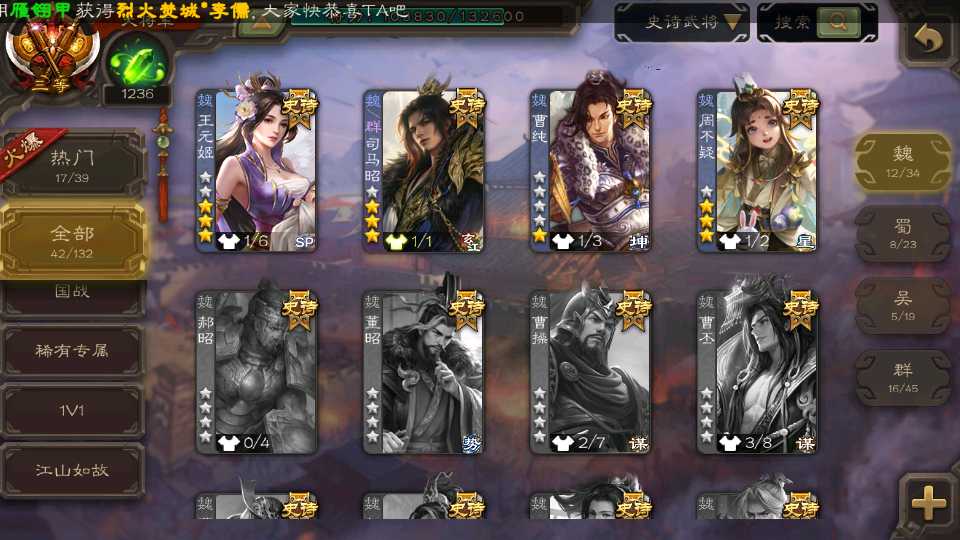Filter heroes by 蜀 faction
This screenshot has height=540, width=960.
click(x=902, y=233)
